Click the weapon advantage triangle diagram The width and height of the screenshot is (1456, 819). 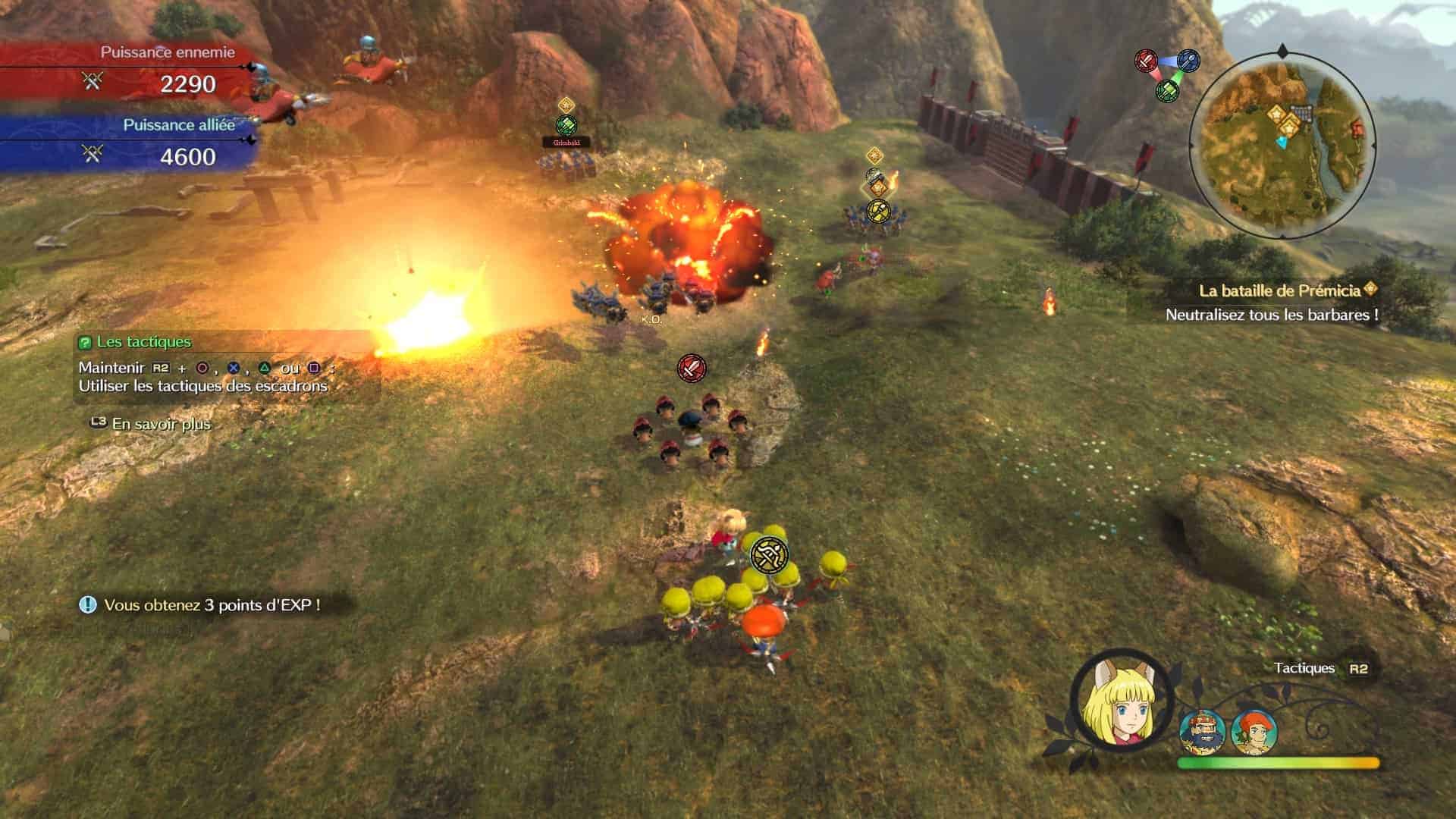1166,74
